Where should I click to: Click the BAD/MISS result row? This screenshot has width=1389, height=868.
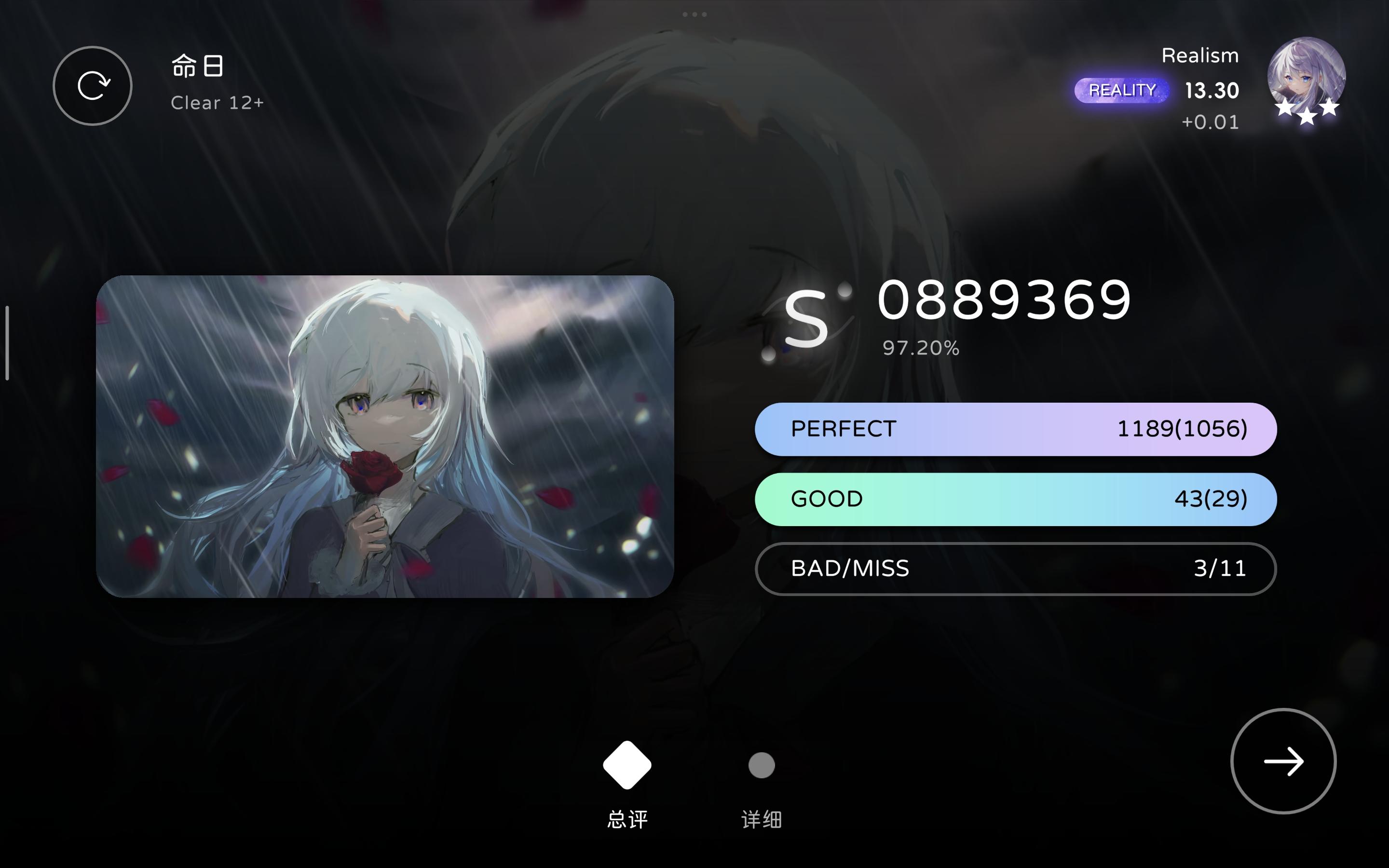point(1016,569)
